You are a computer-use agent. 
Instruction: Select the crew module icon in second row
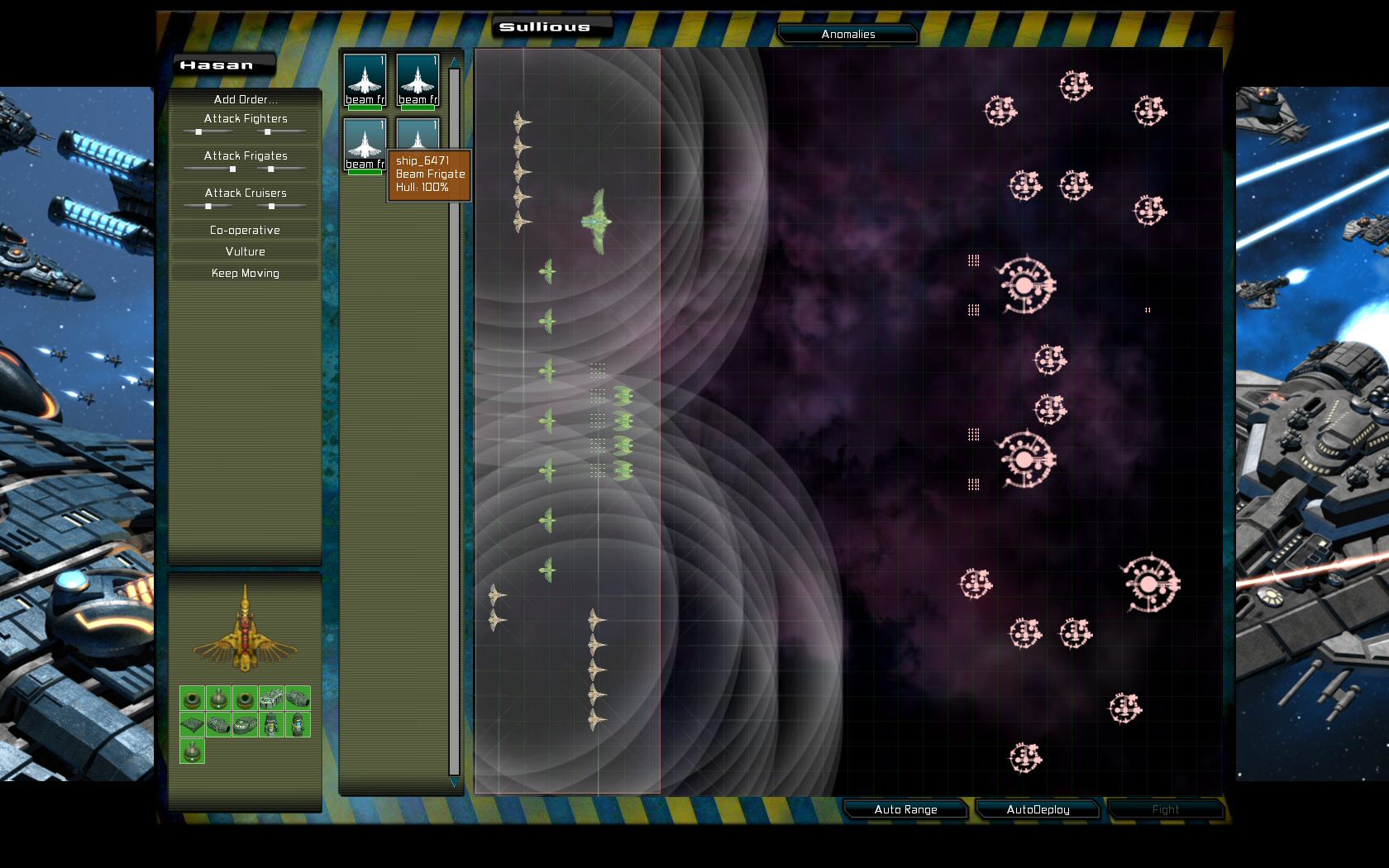tap(271, 725)
